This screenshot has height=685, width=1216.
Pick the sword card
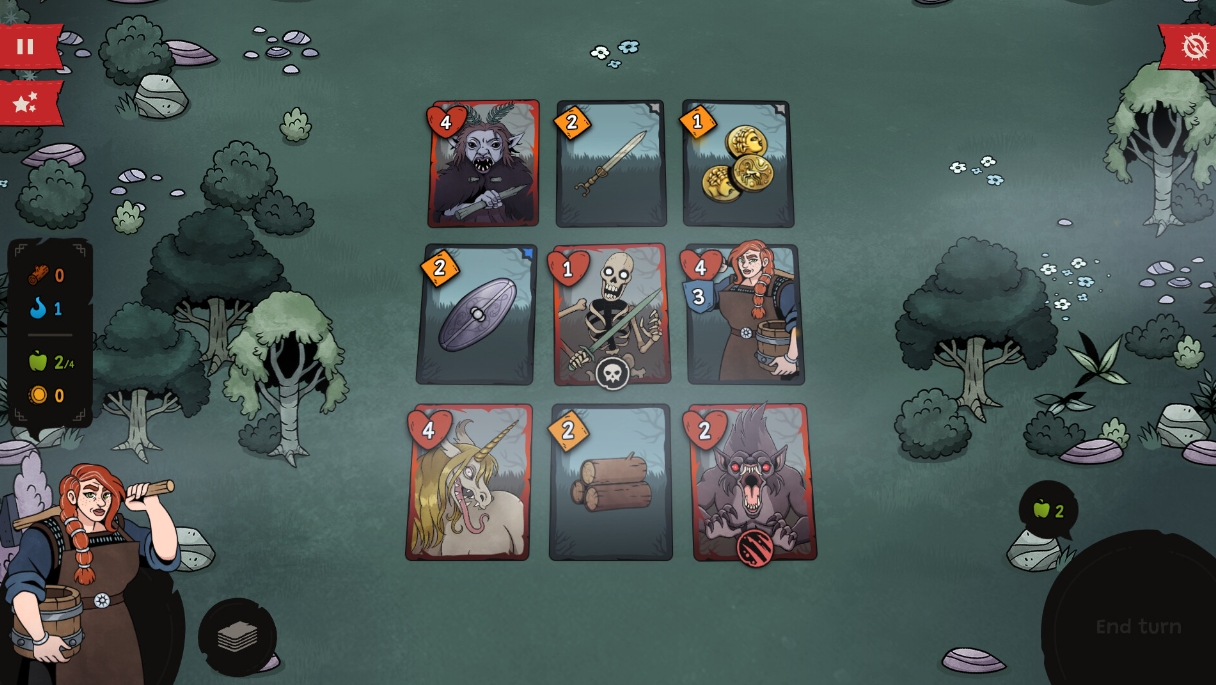click(x=611, y=164)
